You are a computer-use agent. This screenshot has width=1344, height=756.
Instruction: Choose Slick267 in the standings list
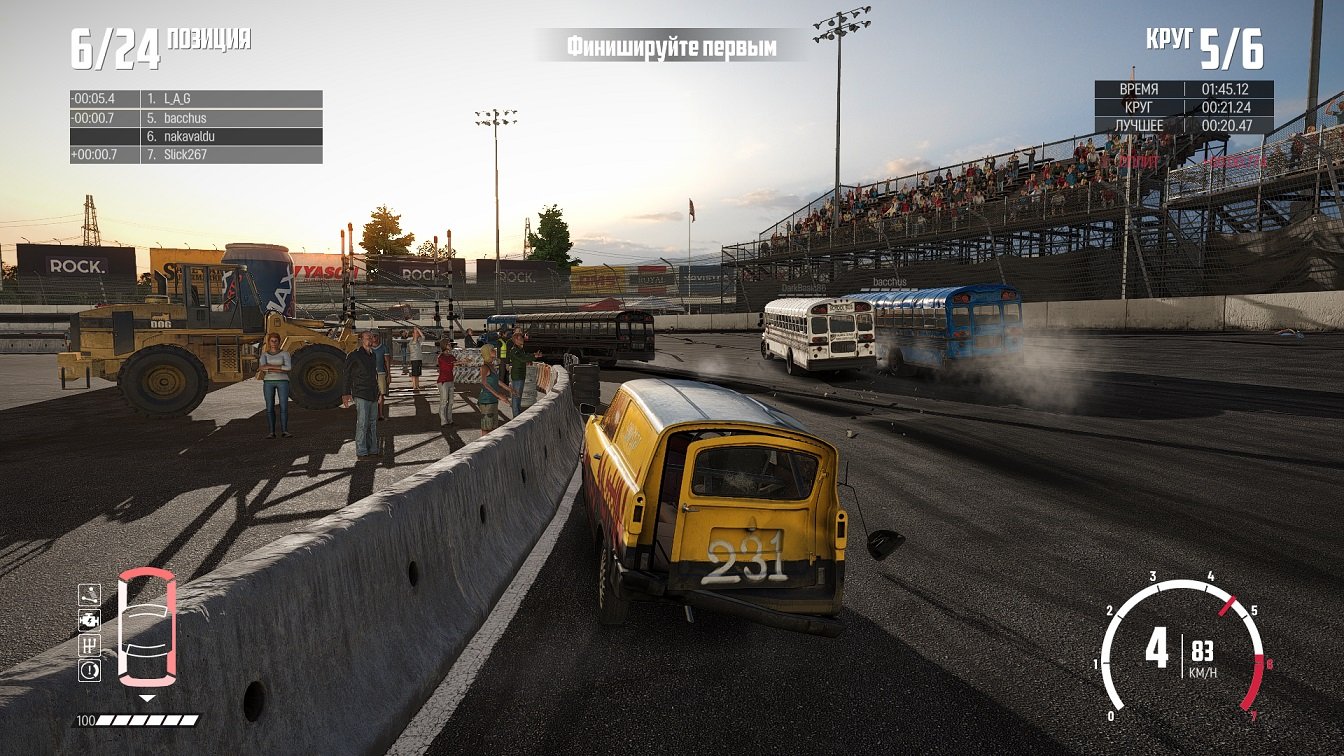[196, 155]
